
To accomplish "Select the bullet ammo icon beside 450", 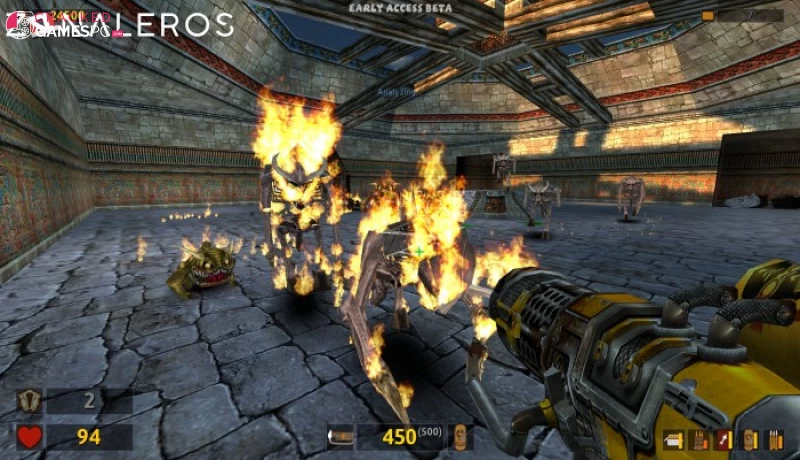I will tap(341, 437).
